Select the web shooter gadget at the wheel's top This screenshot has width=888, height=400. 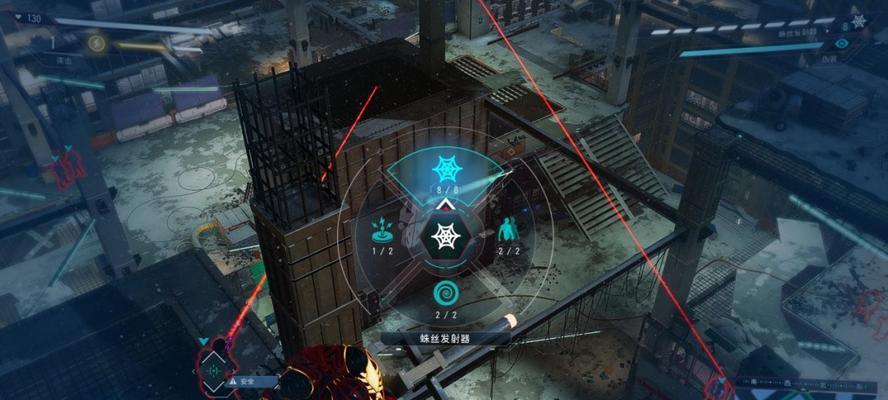click(443, 167)
